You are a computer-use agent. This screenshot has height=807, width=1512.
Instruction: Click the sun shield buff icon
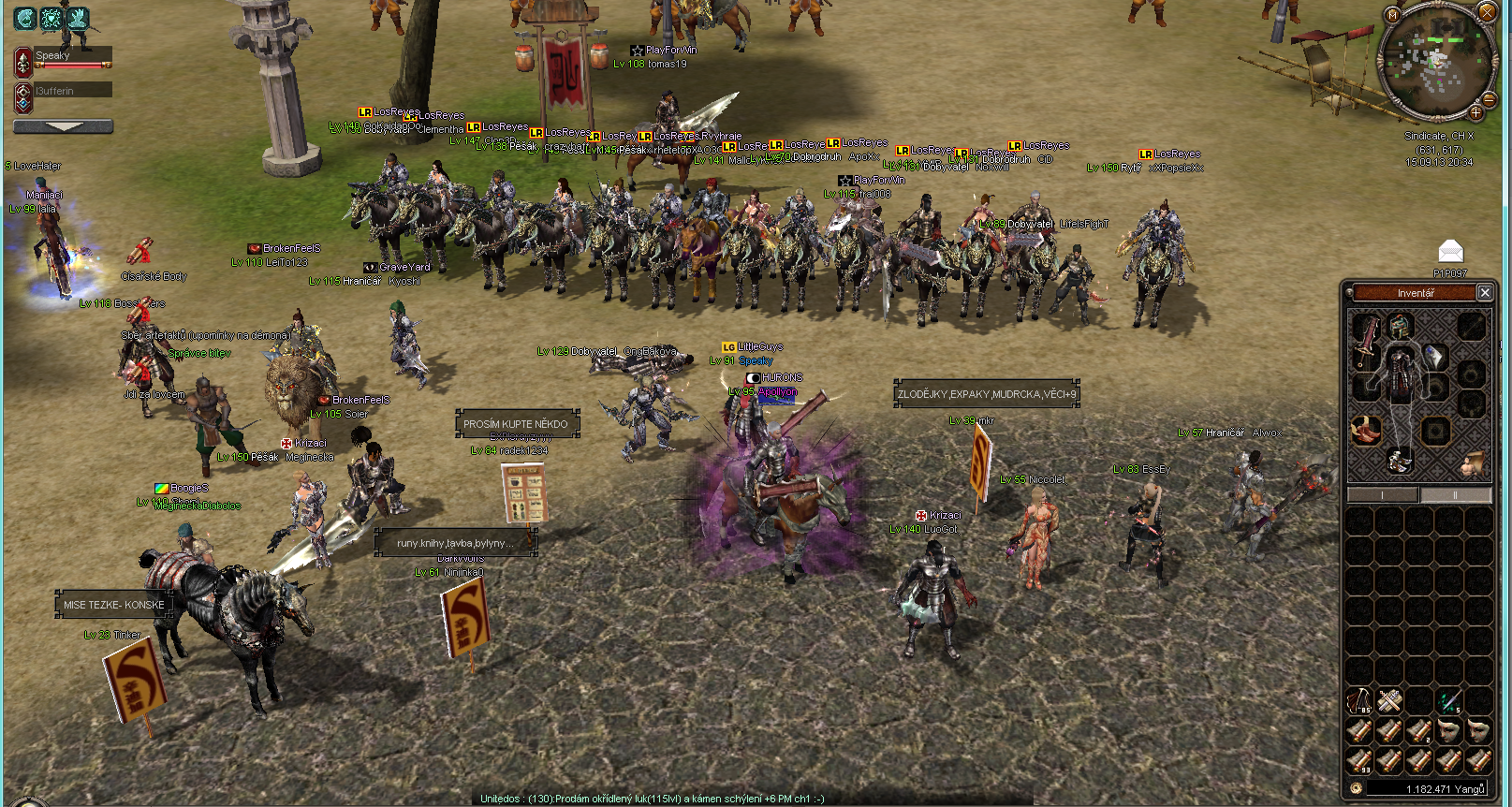pyautogui.click(x=51, y=18)
